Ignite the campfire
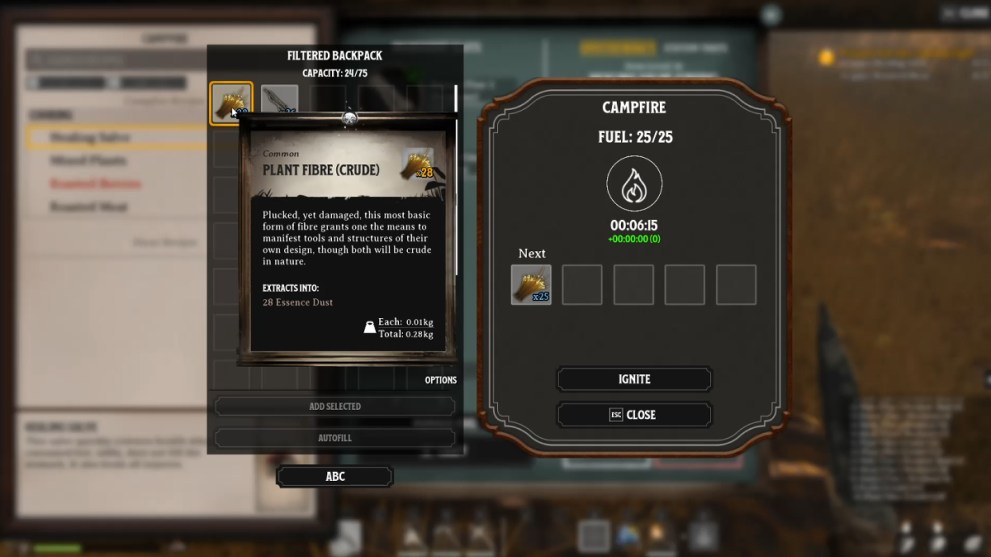This screenshot has width=991, height=557. pyautogui.click(x=634, y=380)
